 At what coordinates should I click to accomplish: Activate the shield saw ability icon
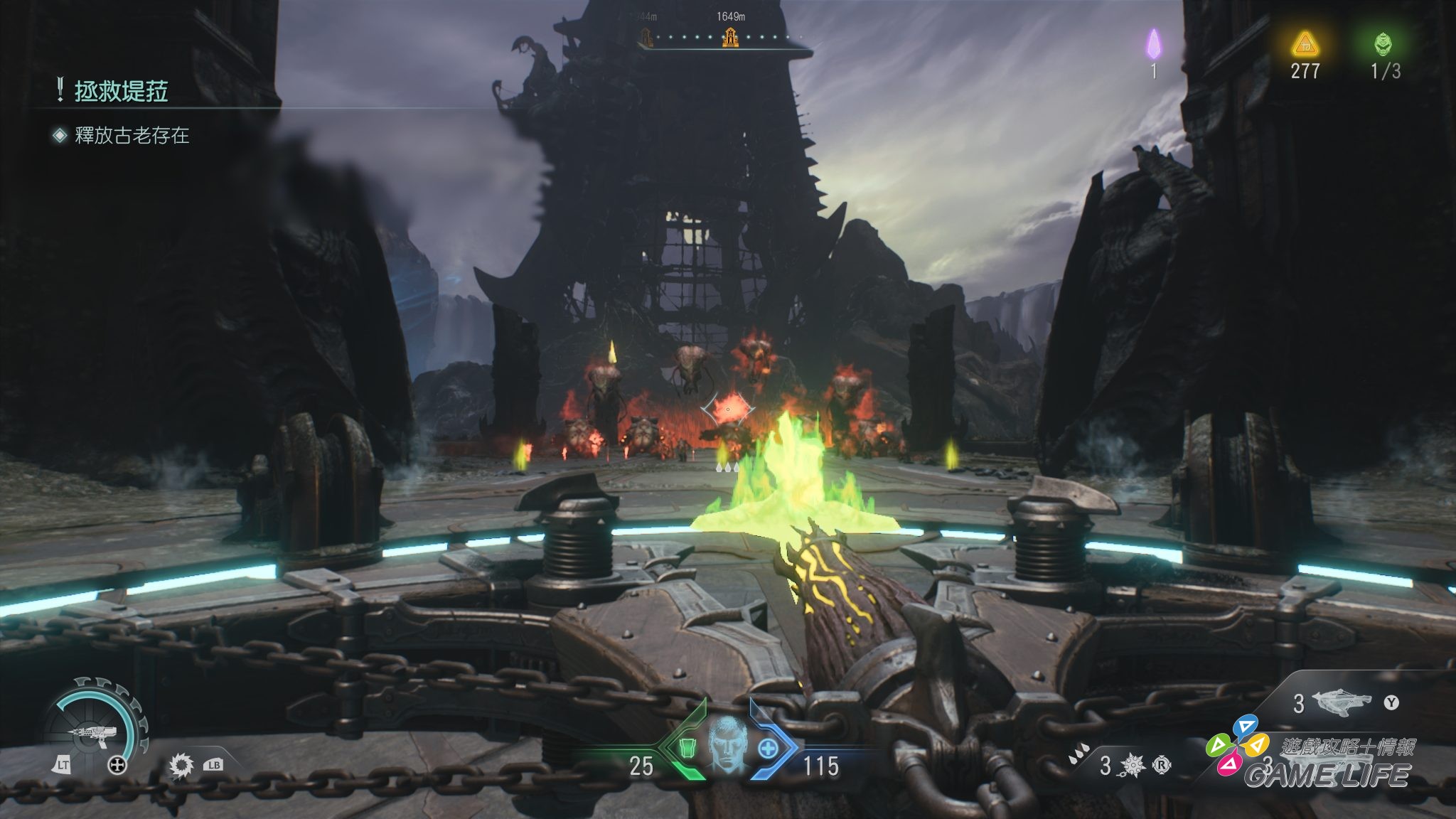pos(181,765)
